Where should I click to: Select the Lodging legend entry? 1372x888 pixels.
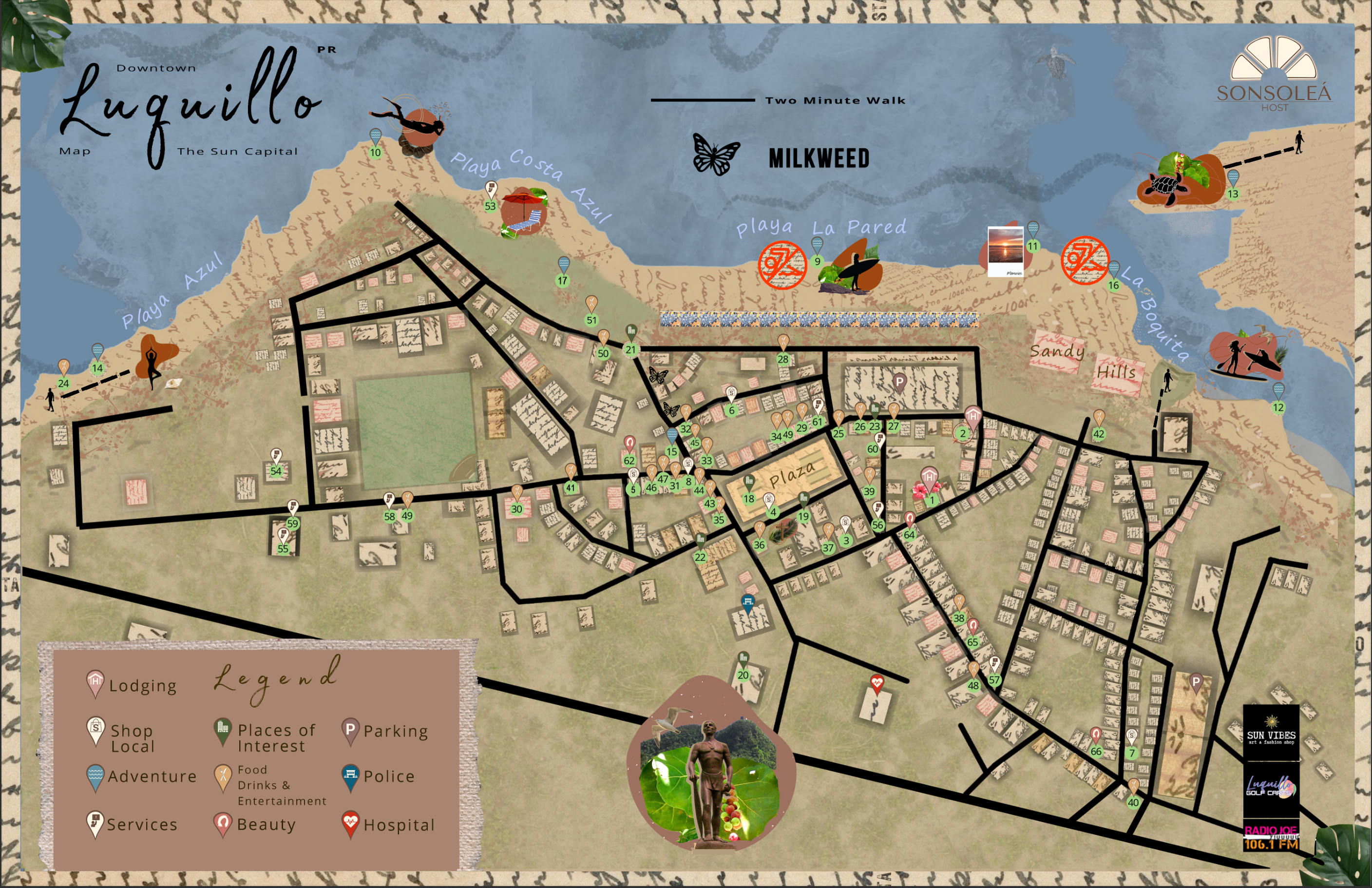142,686
